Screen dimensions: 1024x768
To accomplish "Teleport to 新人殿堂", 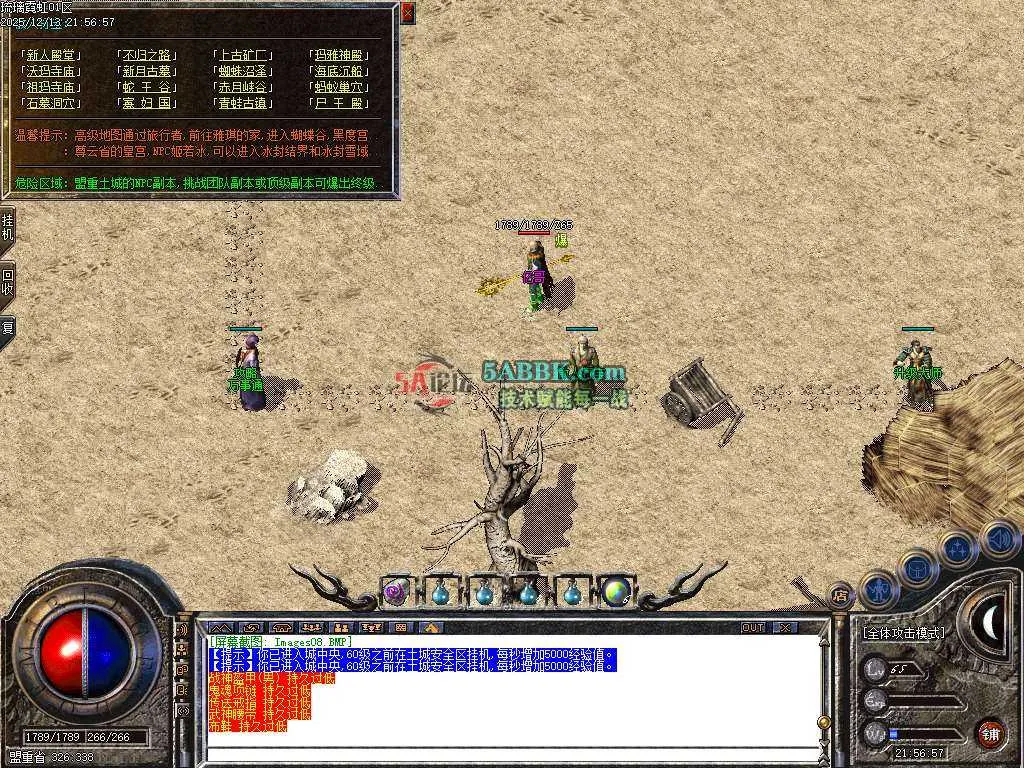I will coord(52,55).
